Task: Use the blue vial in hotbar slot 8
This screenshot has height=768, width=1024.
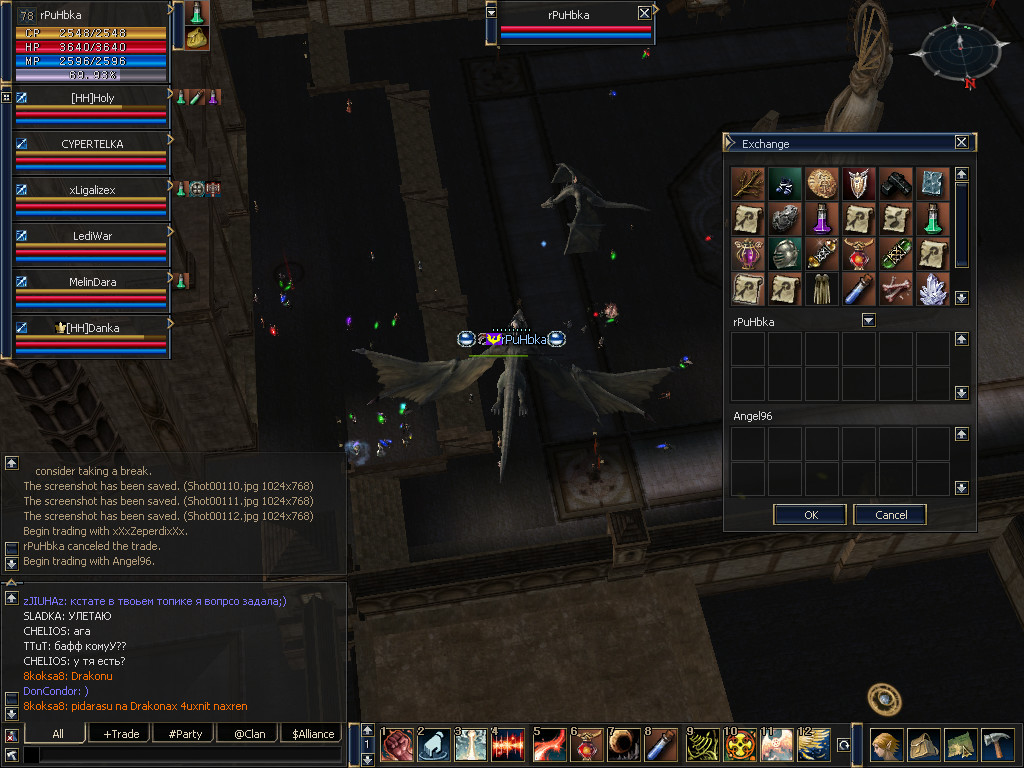Action: 657,745
